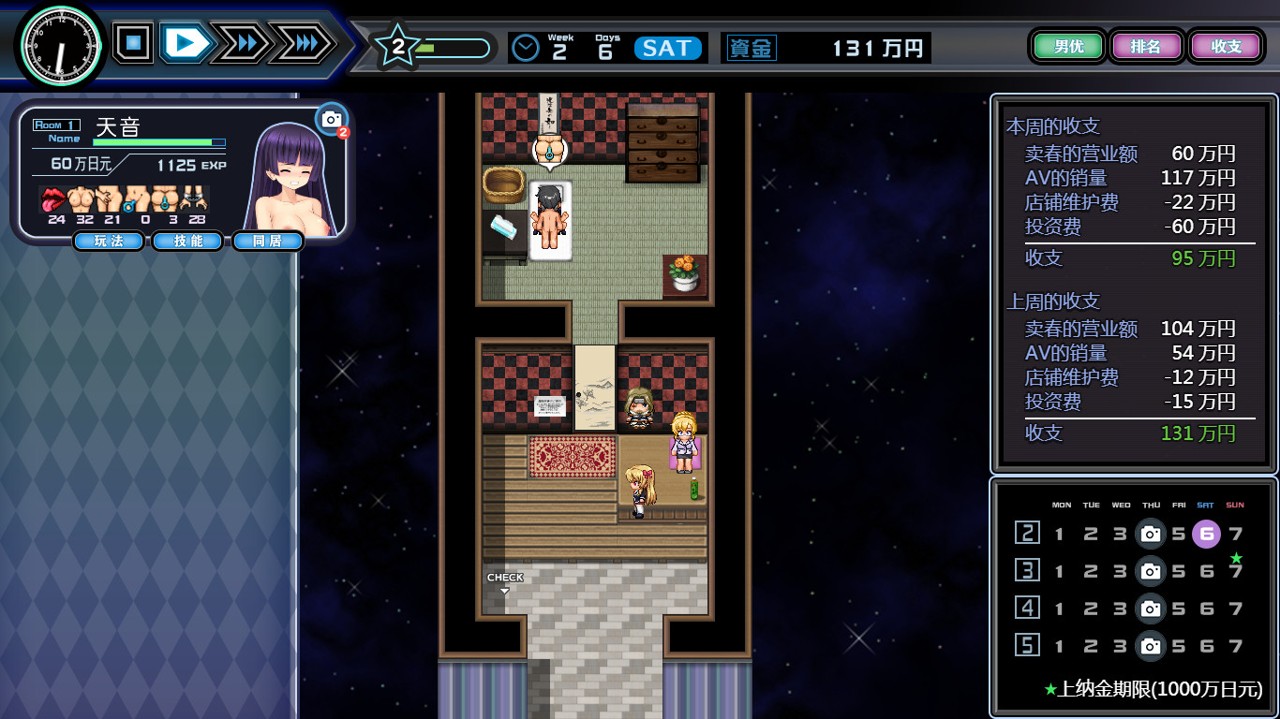Activate triple-speed fast forward

pos(301,43)
